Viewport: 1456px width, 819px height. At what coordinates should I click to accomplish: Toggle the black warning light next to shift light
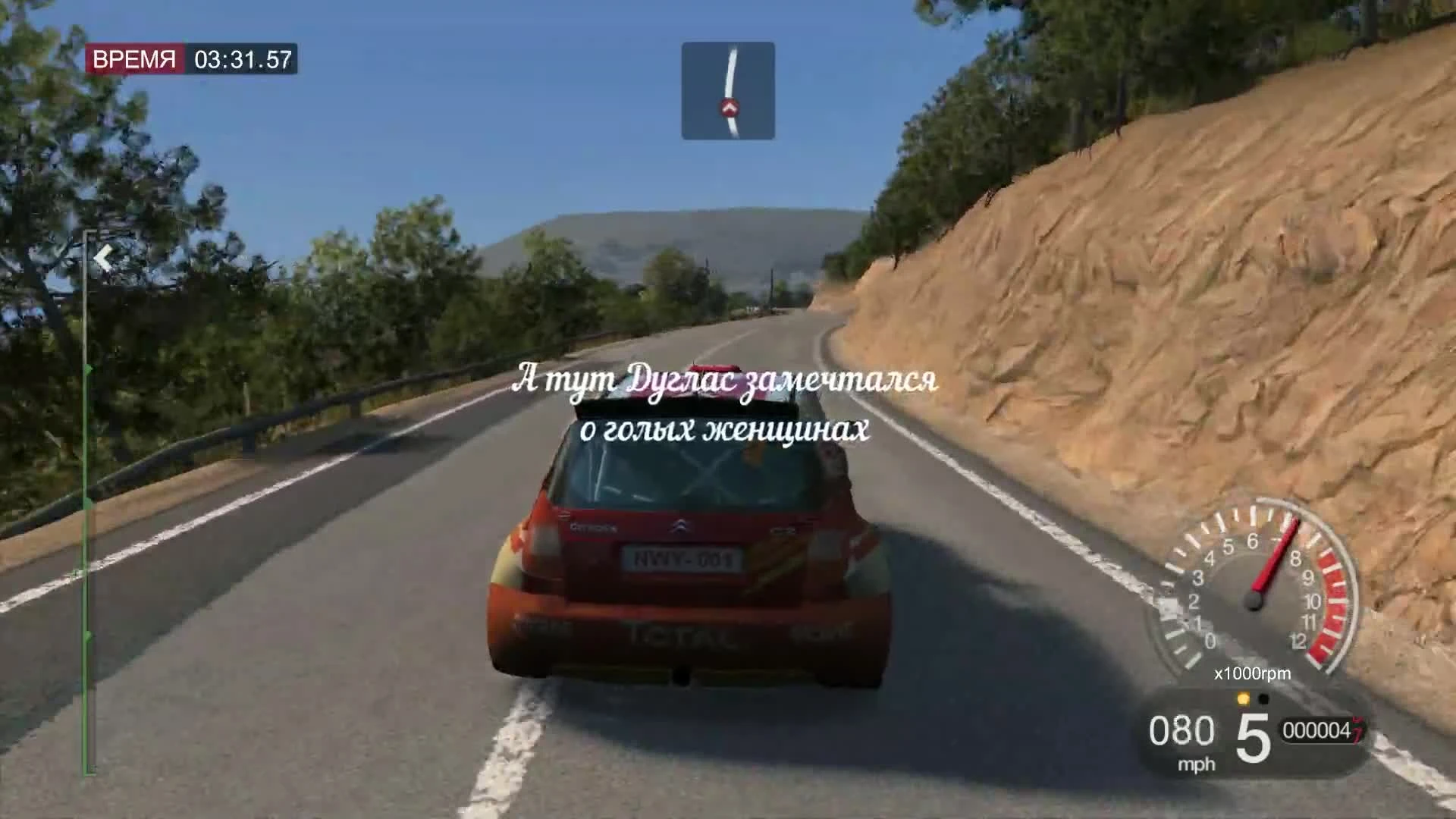point(1263,699)
